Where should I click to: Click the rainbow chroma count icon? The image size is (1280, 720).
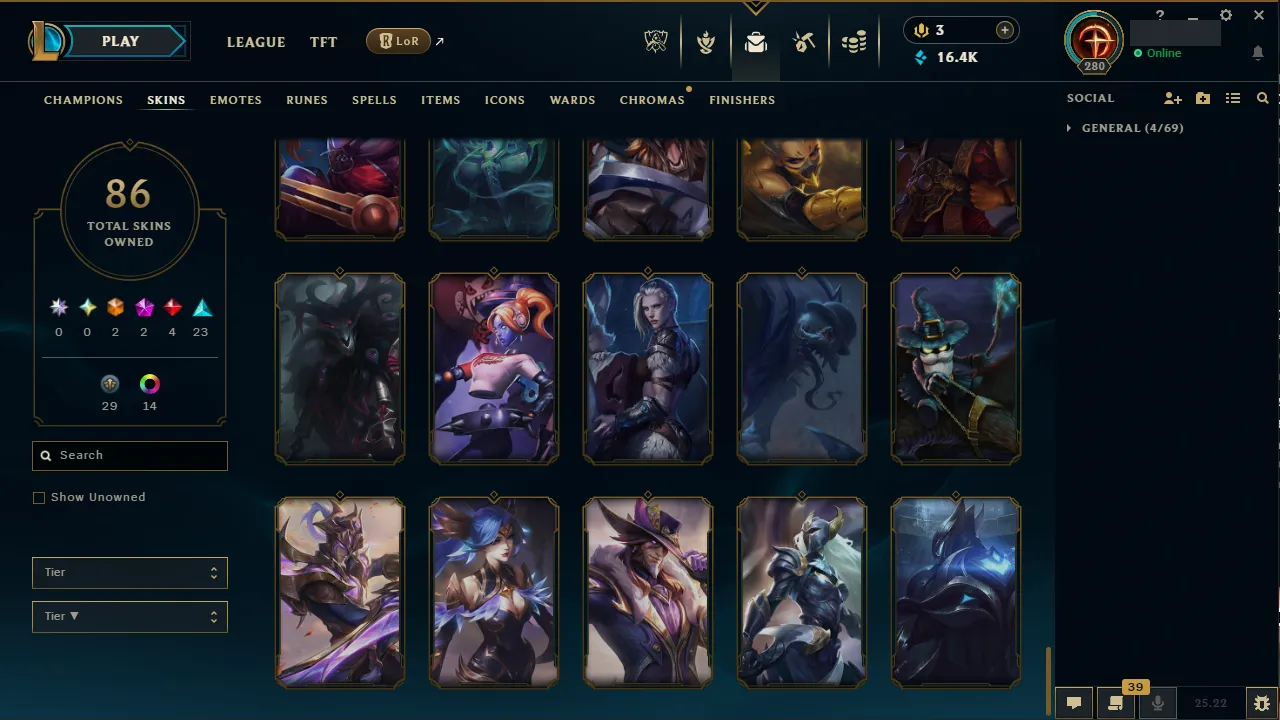pyautogui.click(x=149, y=383)
